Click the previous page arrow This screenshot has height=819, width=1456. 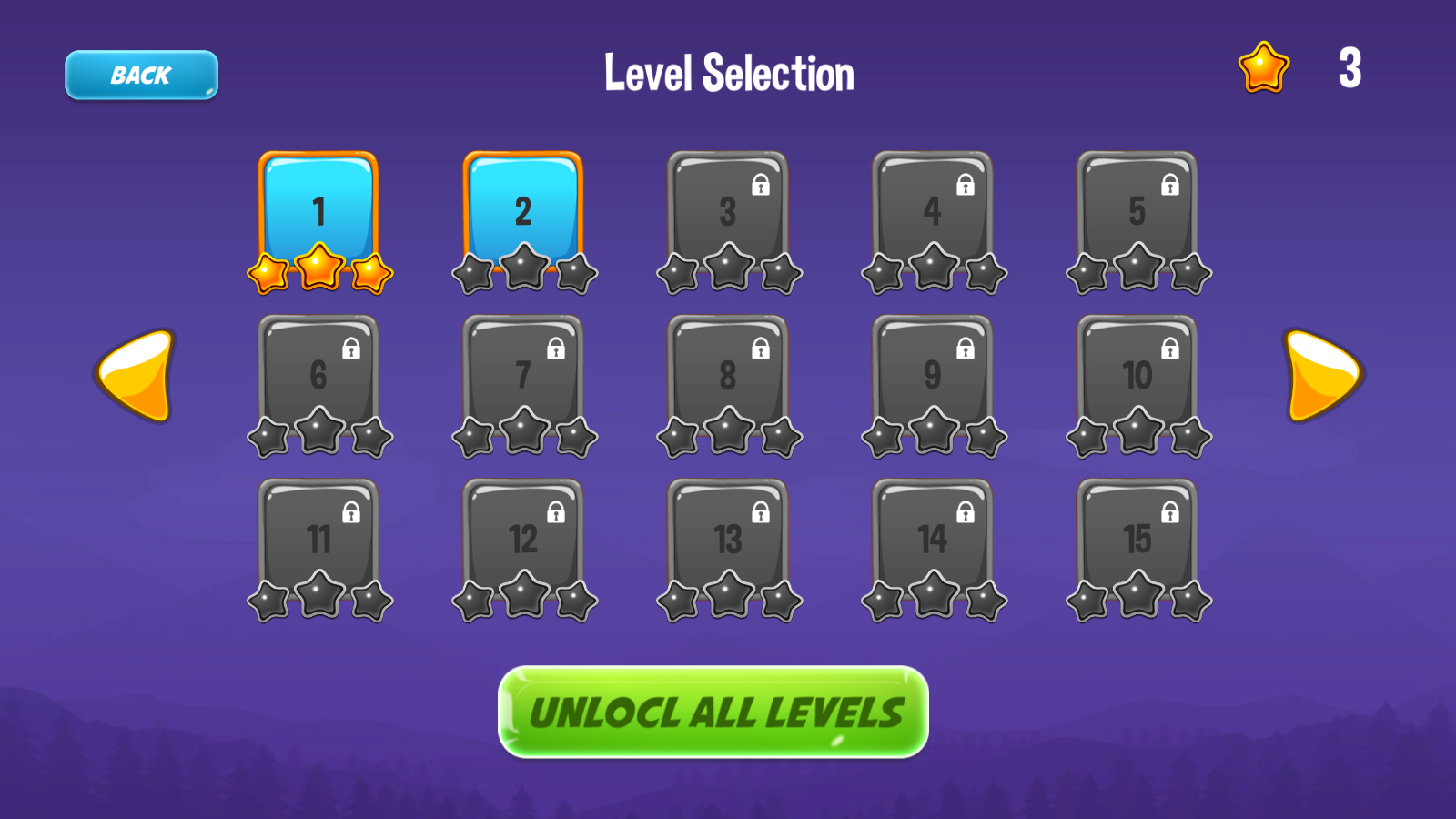coord(135,376)
